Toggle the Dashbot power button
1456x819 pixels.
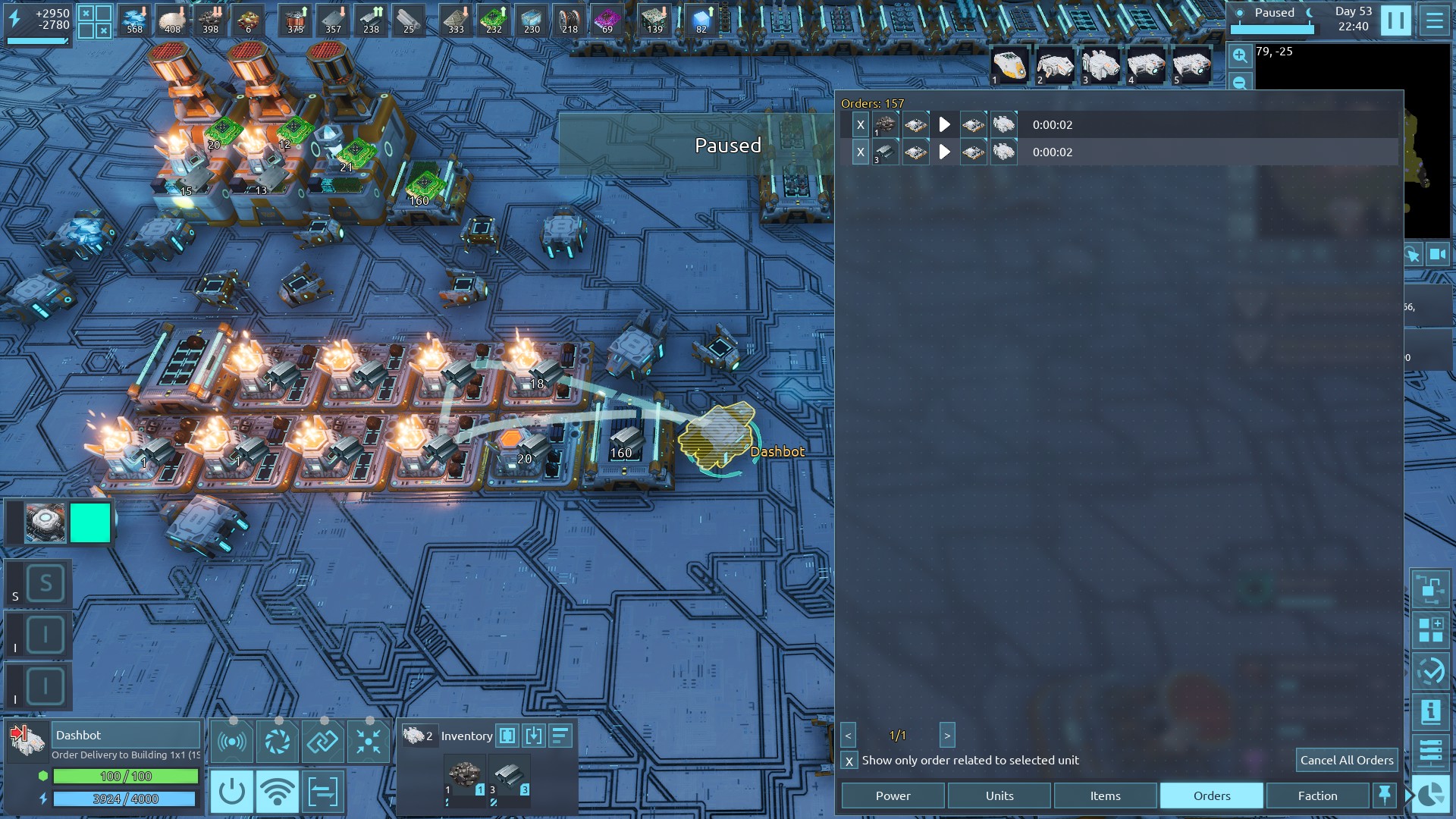click(231, 792)
